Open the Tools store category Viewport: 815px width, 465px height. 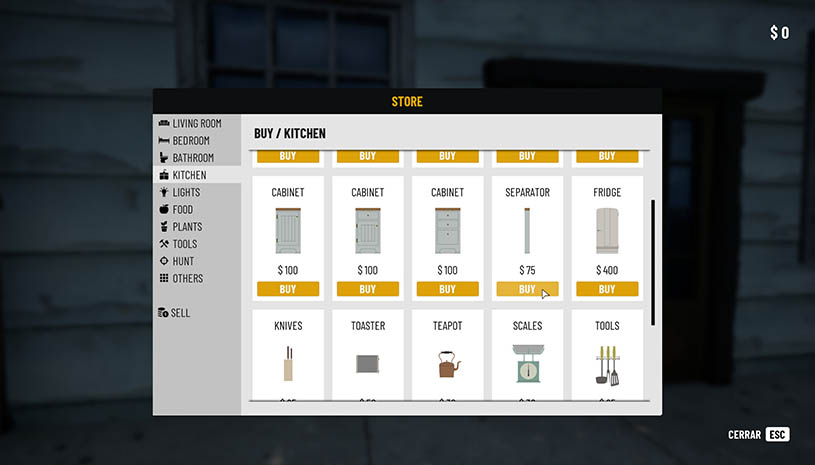click(184, 244)
